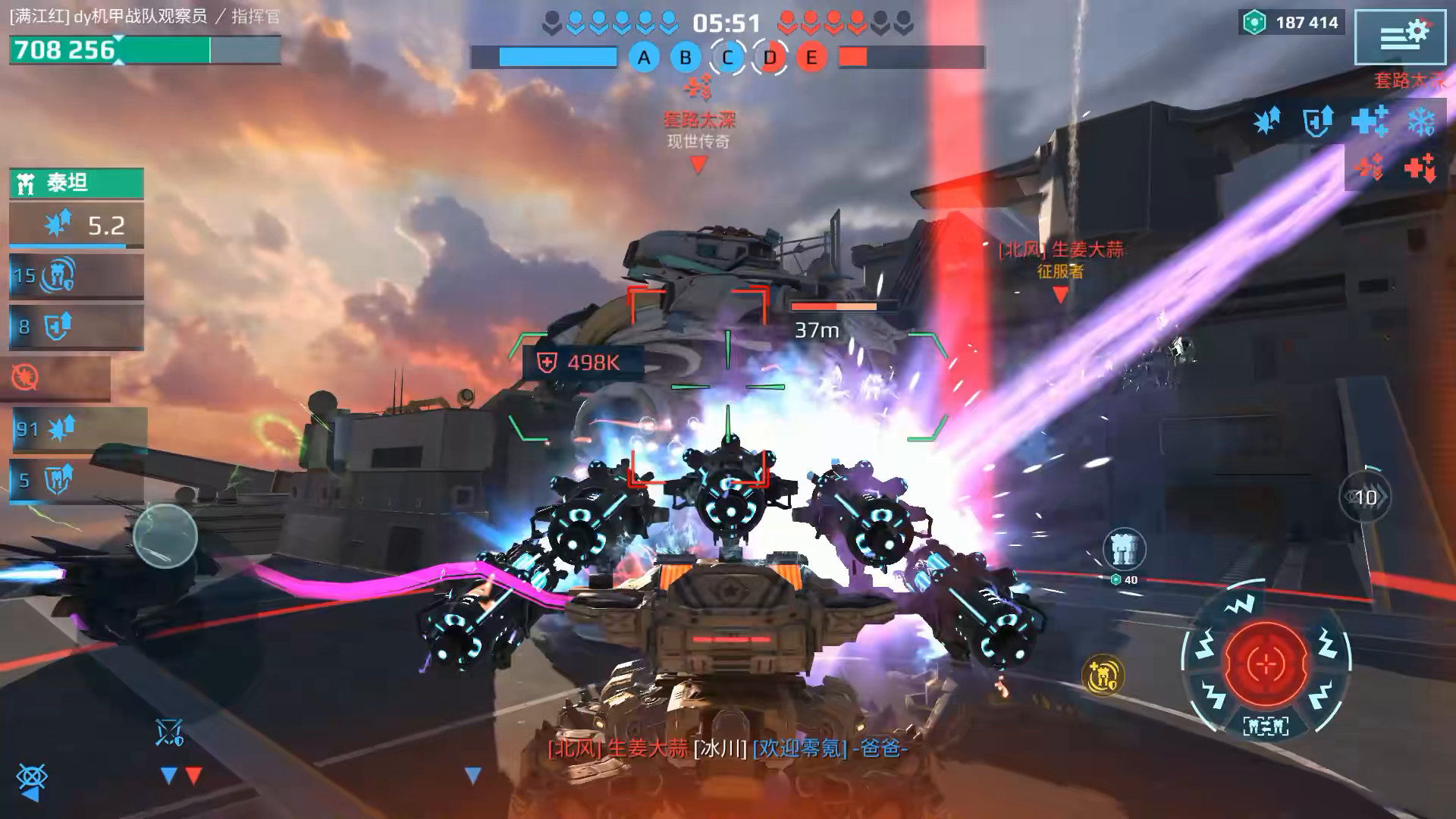1456x819 pixels.
Task: Open the battle menu with gear icon
Action: click(x=1399, y=36)
